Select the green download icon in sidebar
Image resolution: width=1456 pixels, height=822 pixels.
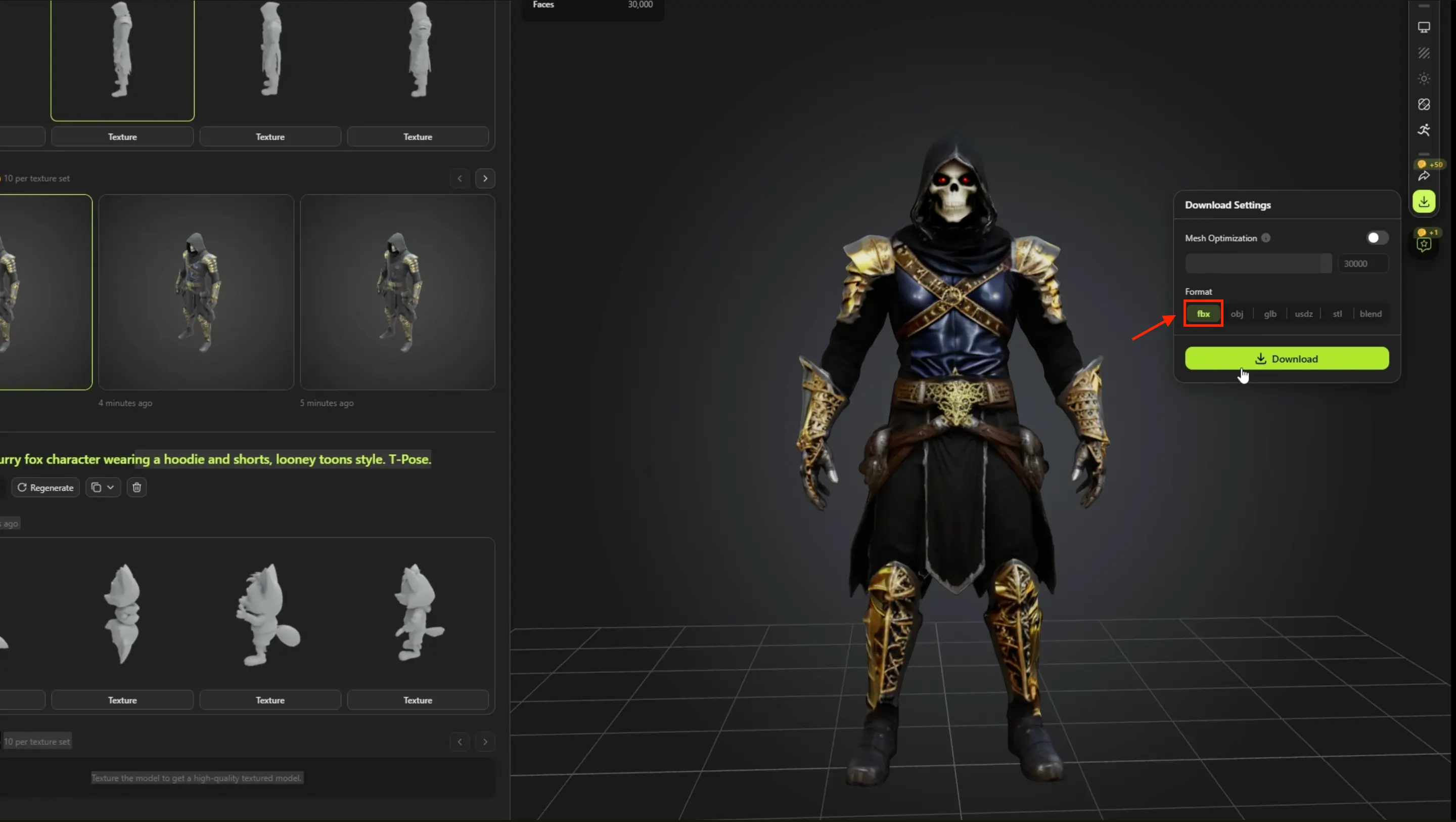tap(1424, 201)
